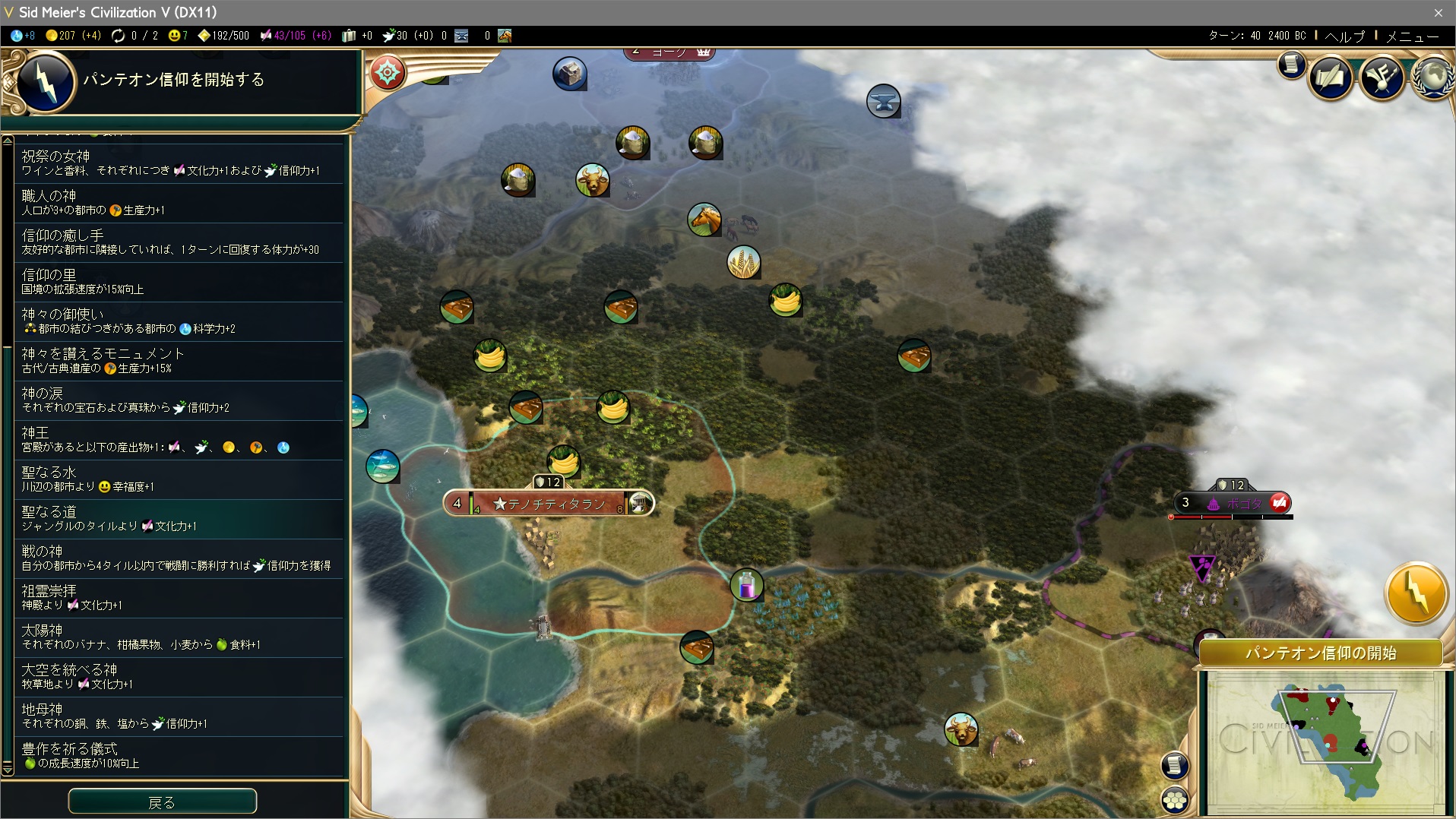Image resolution: width=1456 pixels, height=819 pixels.
Task: Close the game window
Action: (x=1438, y=12)
